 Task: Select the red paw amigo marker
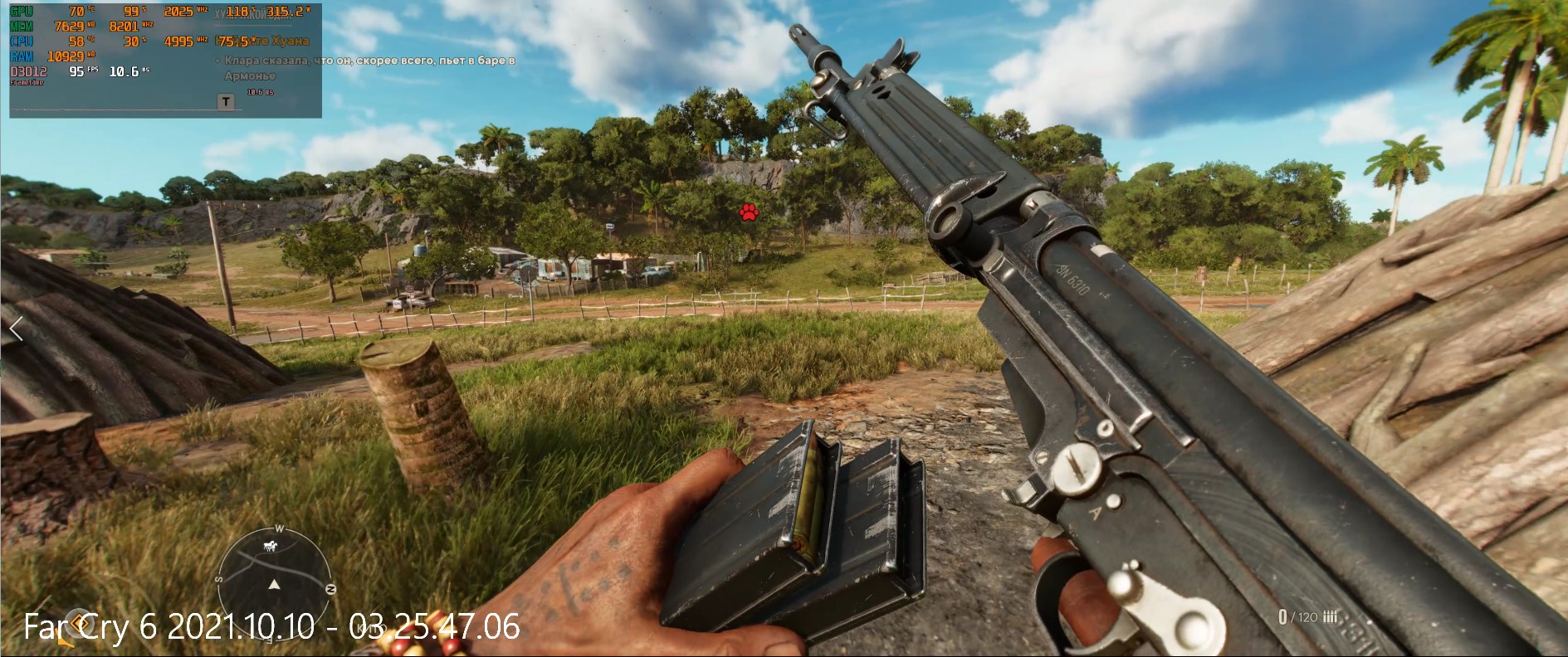(x=749, y=212)
